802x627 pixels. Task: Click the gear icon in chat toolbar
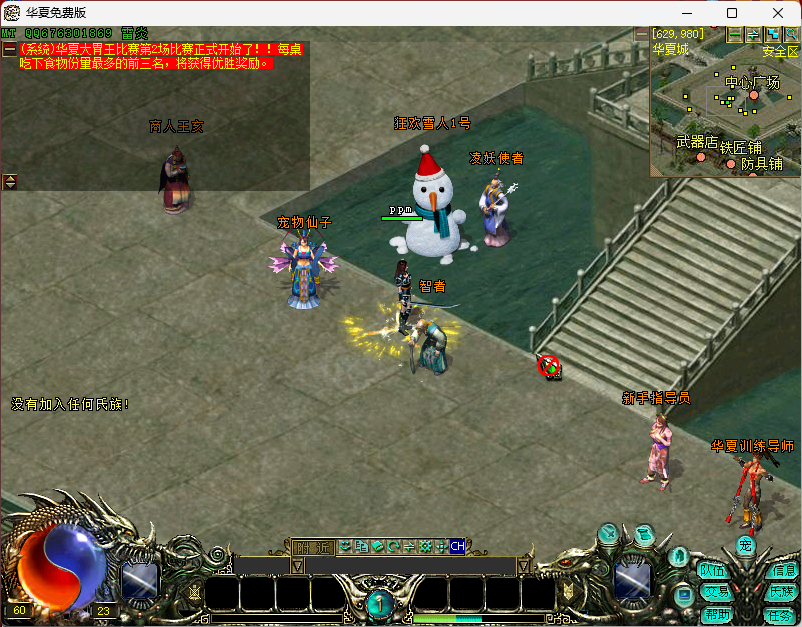[x=425, y=546]
